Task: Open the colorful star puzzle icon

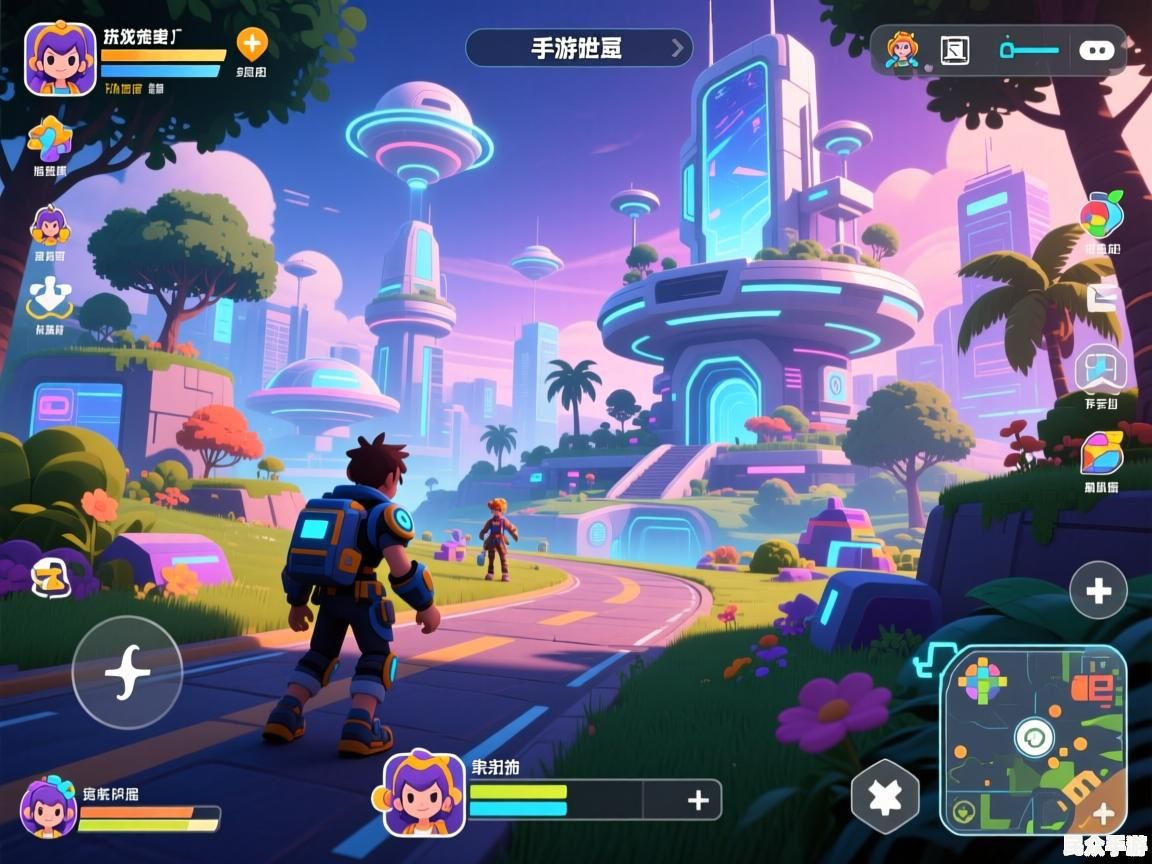Action: pos(49,140)
